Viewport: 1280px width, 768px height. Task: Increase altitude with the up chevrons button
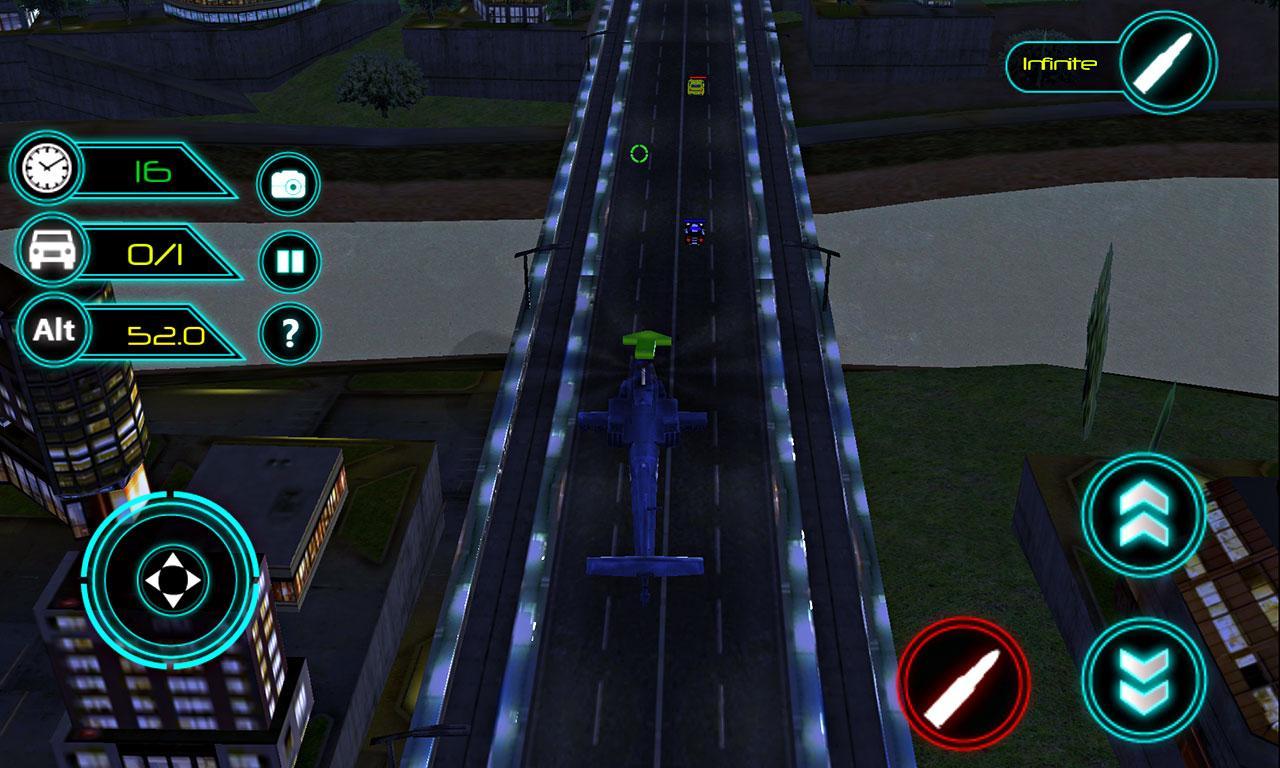(1144, 514)
